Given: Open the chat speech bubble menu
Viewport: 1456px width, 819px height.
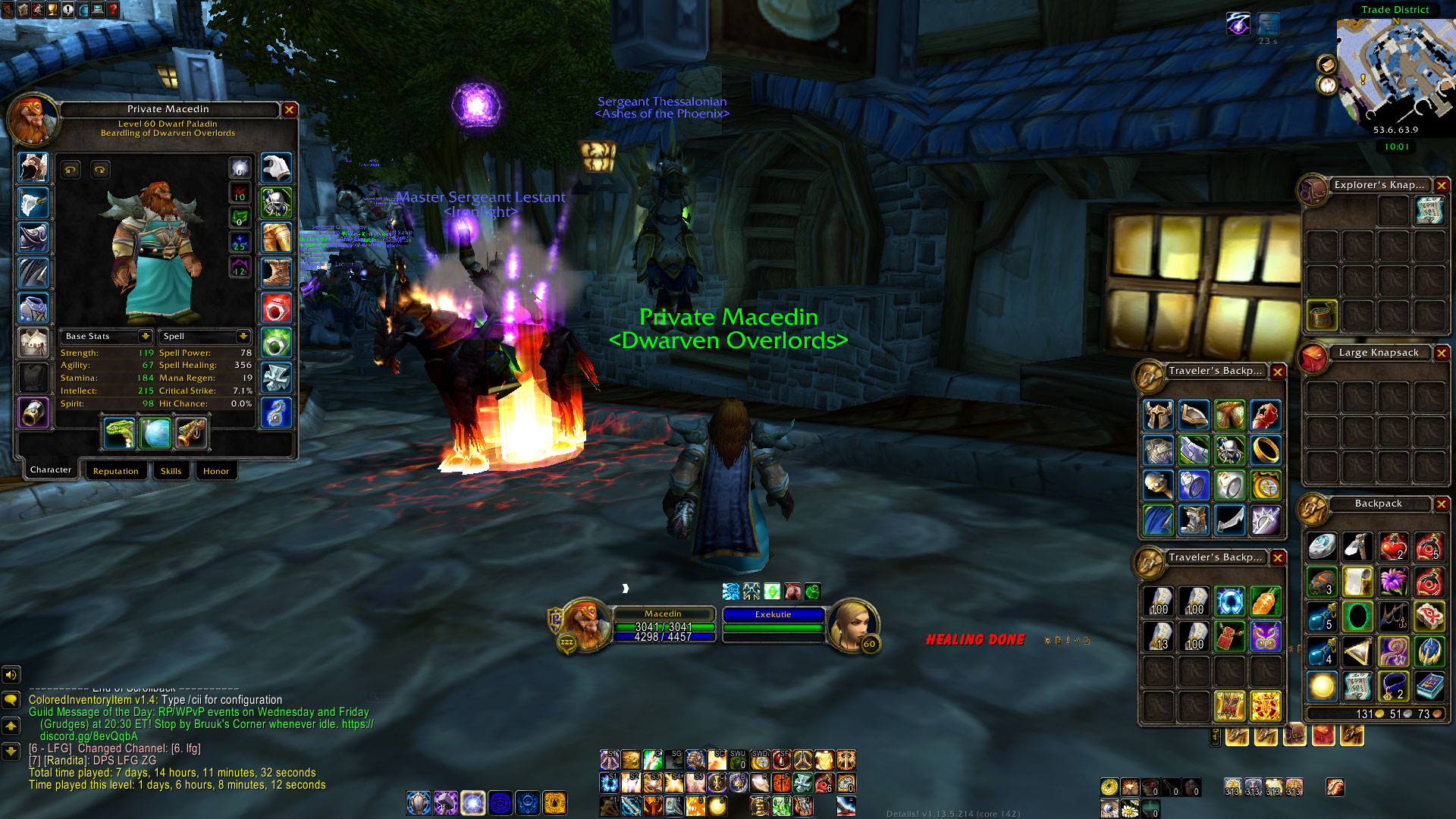Looking at the screenshot, I should click(x=11, y=699).
